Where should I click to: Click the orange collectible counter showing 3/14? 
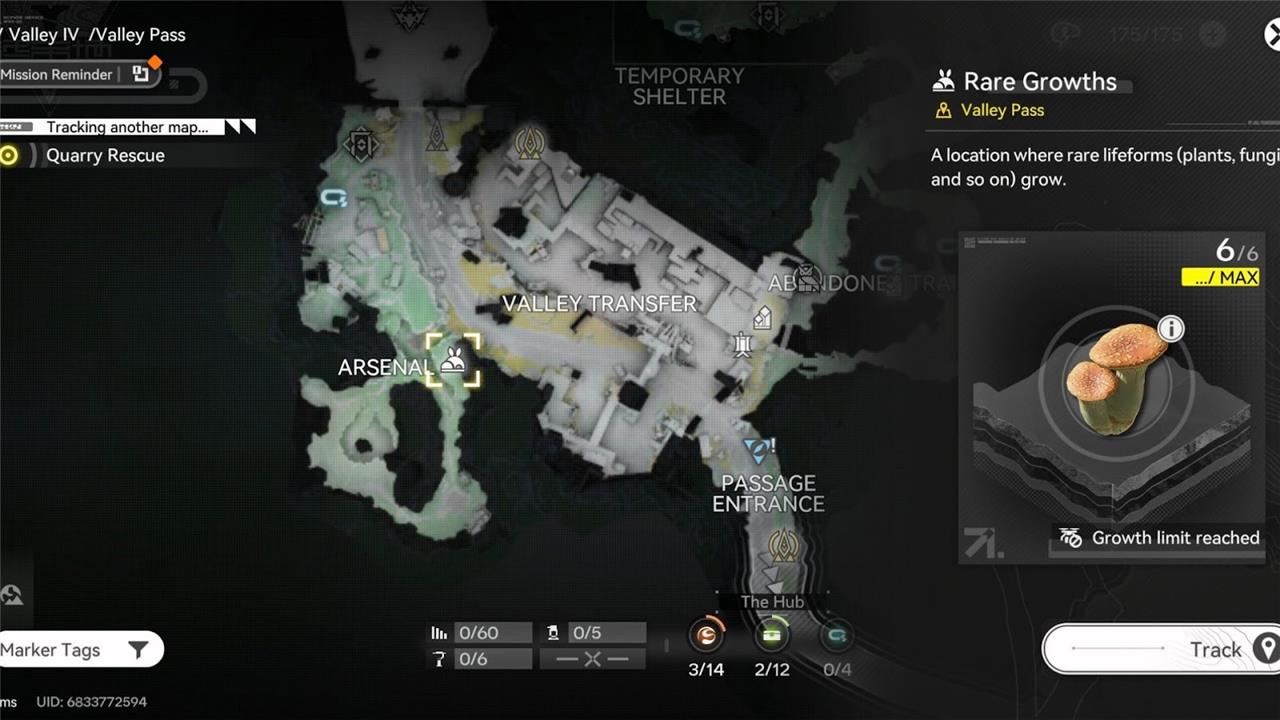click(707, 636)
